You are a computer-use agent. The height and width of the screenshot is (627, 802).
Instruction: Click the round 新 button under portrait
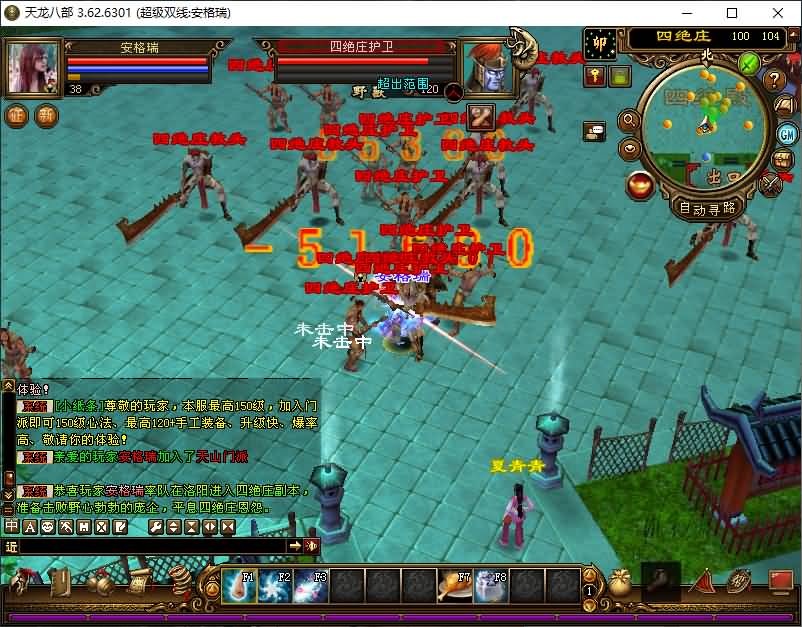click(46, 115)
